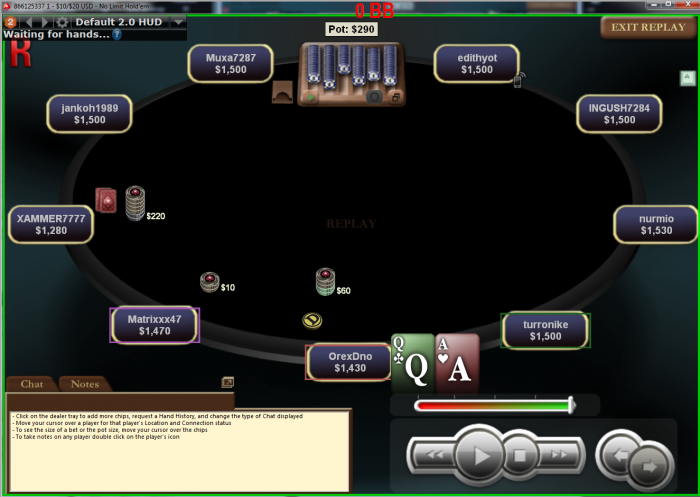Go to the next hand with right arrow
This screenshot has height=497, width=700.
648,465
